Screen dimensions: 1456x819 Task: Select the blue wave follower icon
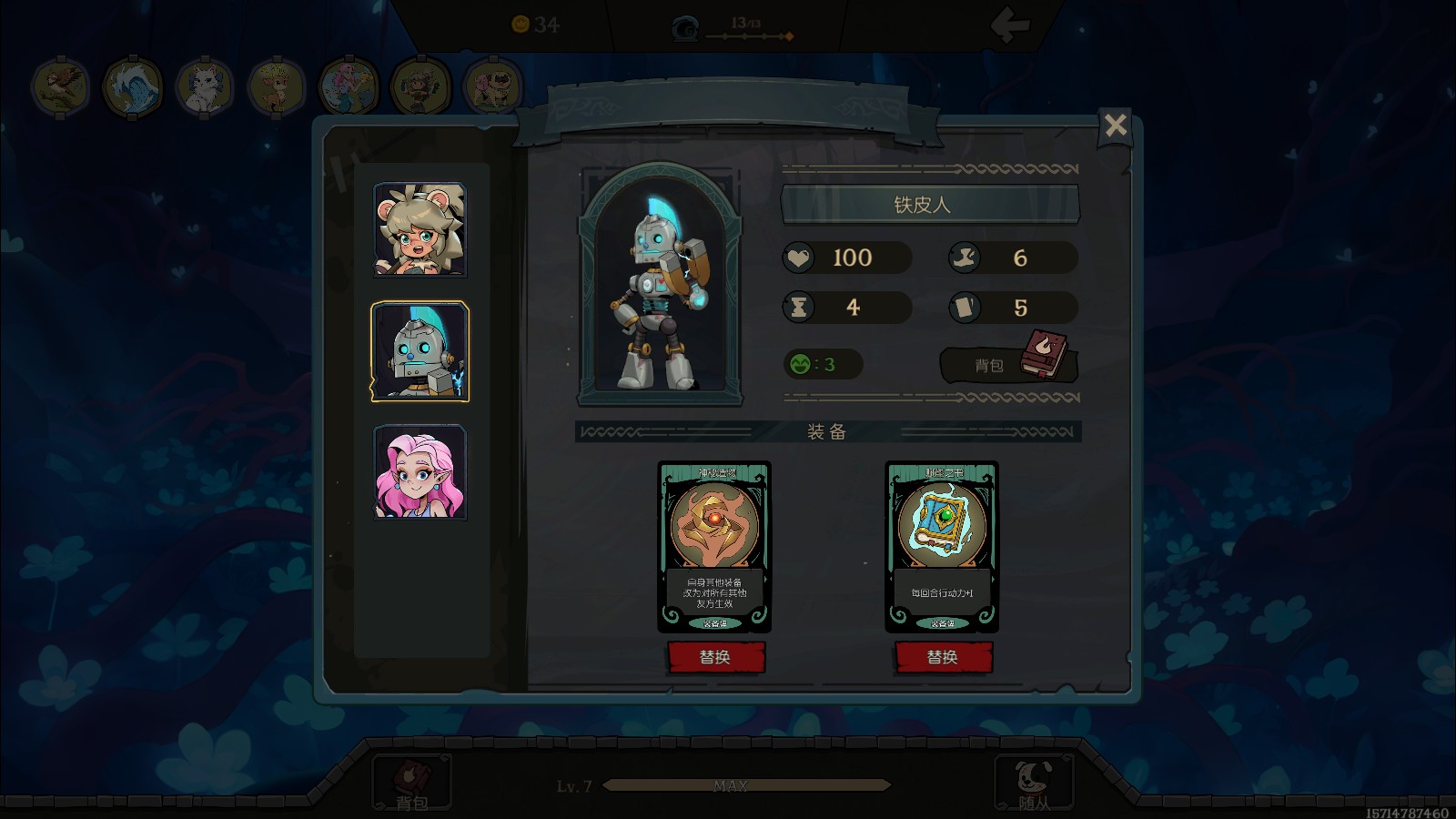132,87
